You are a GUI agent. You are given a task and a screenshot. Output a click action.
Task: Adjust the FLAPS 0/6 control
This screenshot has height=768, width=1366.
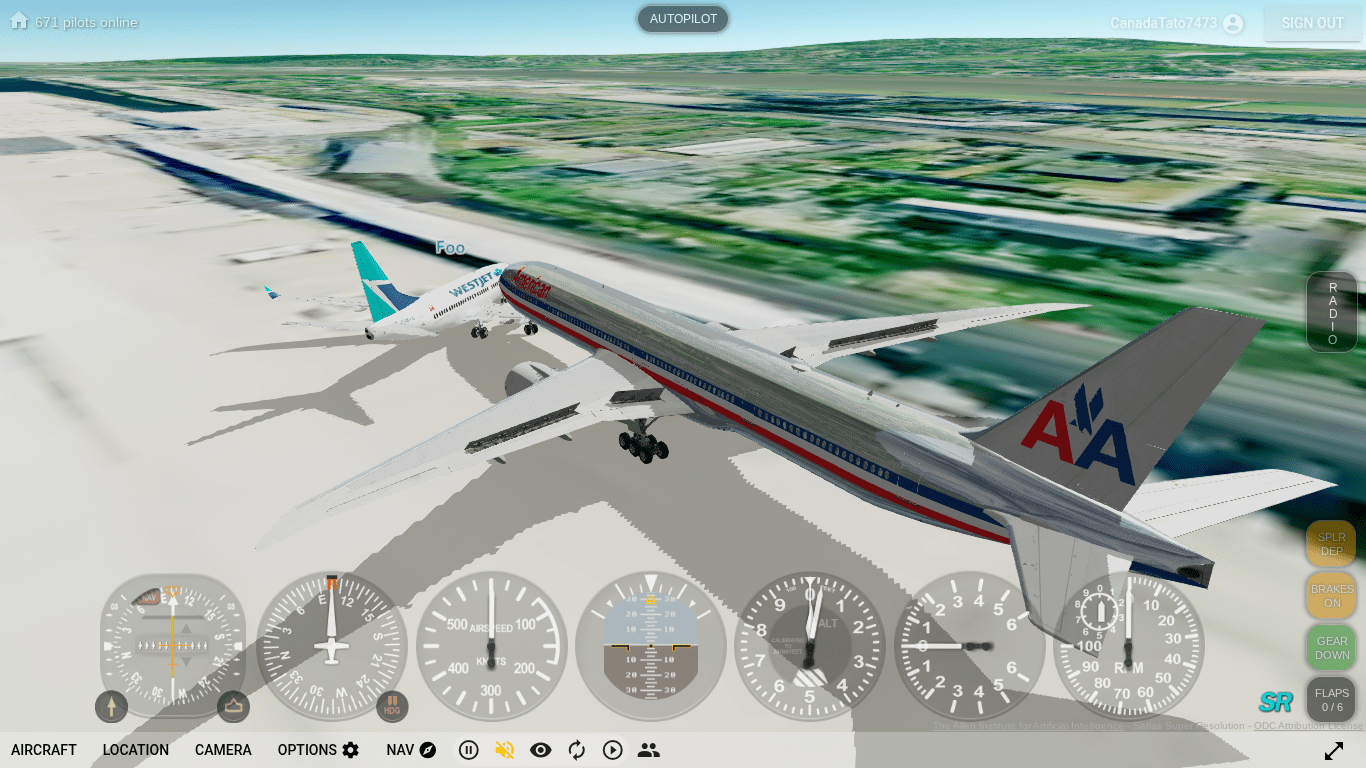tap(1331, 699)
